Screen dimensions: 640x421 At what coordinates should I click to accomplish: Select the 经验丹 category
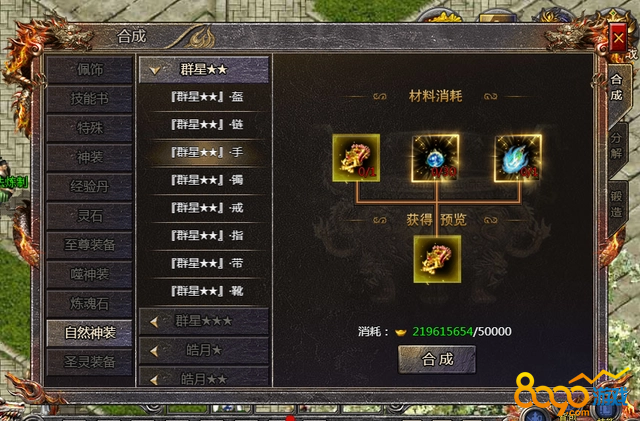[90, 187]
